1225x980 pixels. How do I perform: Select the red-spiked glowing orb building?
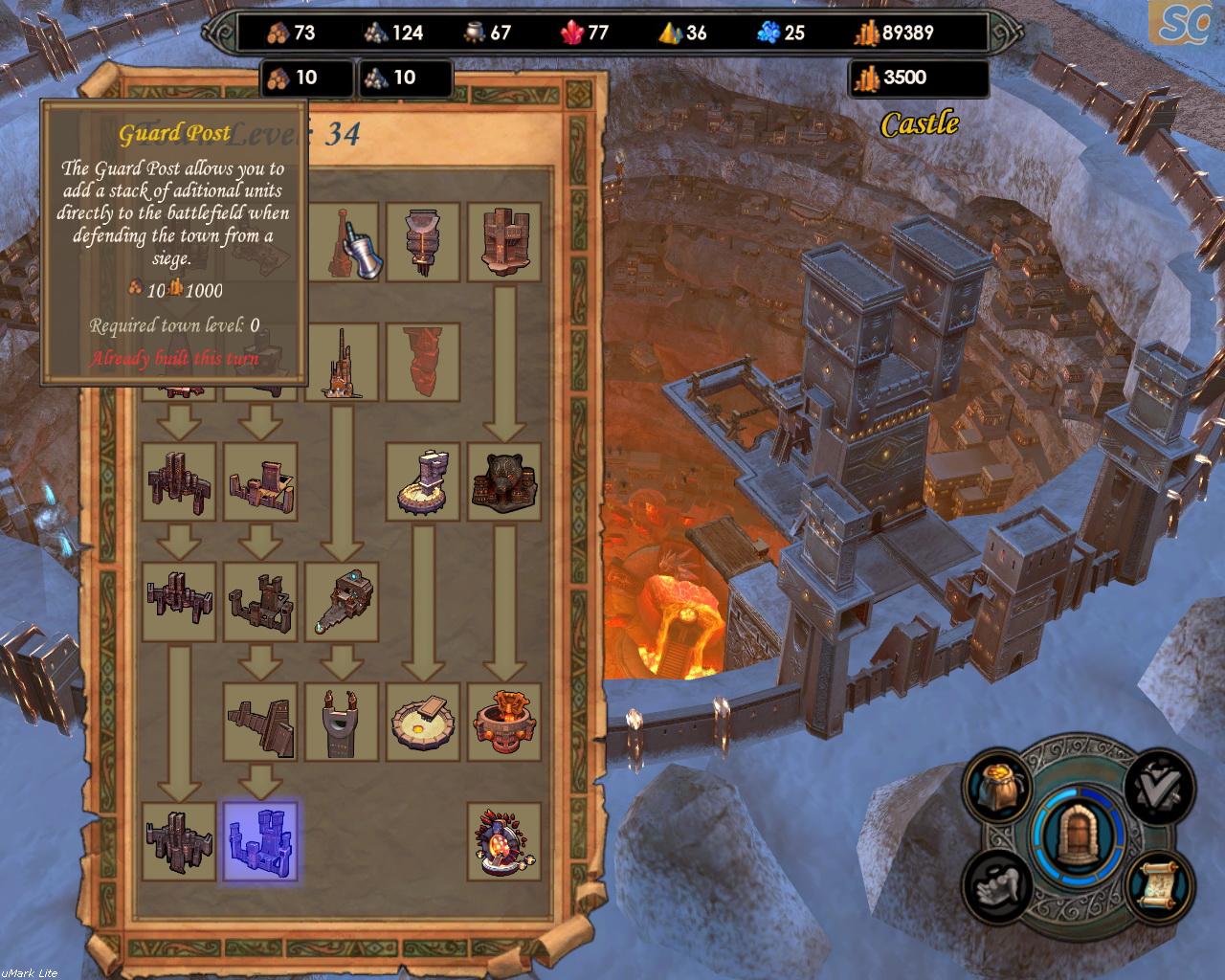pyautogui.click(x=504, y=841)
